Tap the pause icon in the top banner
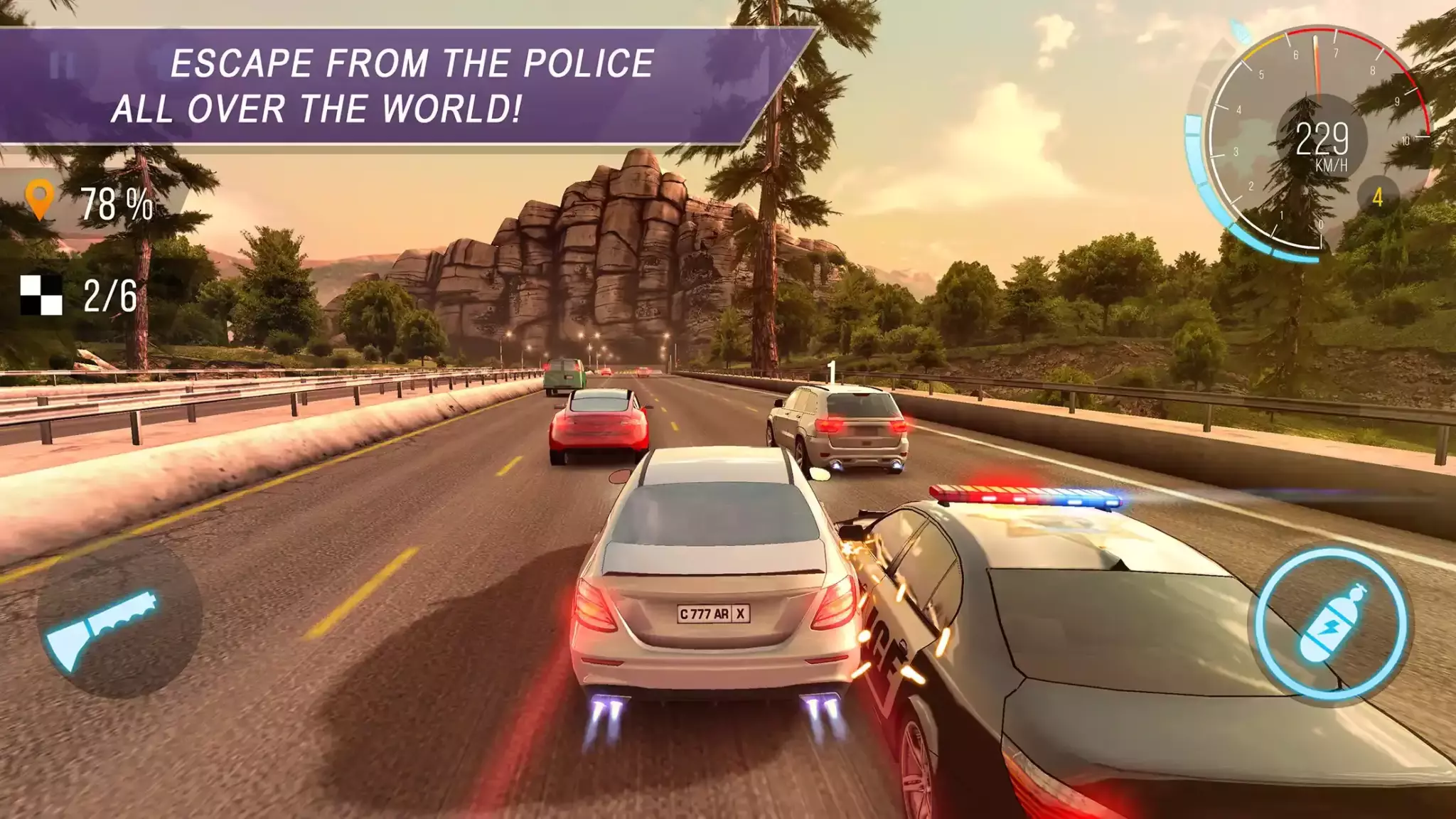The width and height of the screenshot is (1456, 819). tap(63, 65)
